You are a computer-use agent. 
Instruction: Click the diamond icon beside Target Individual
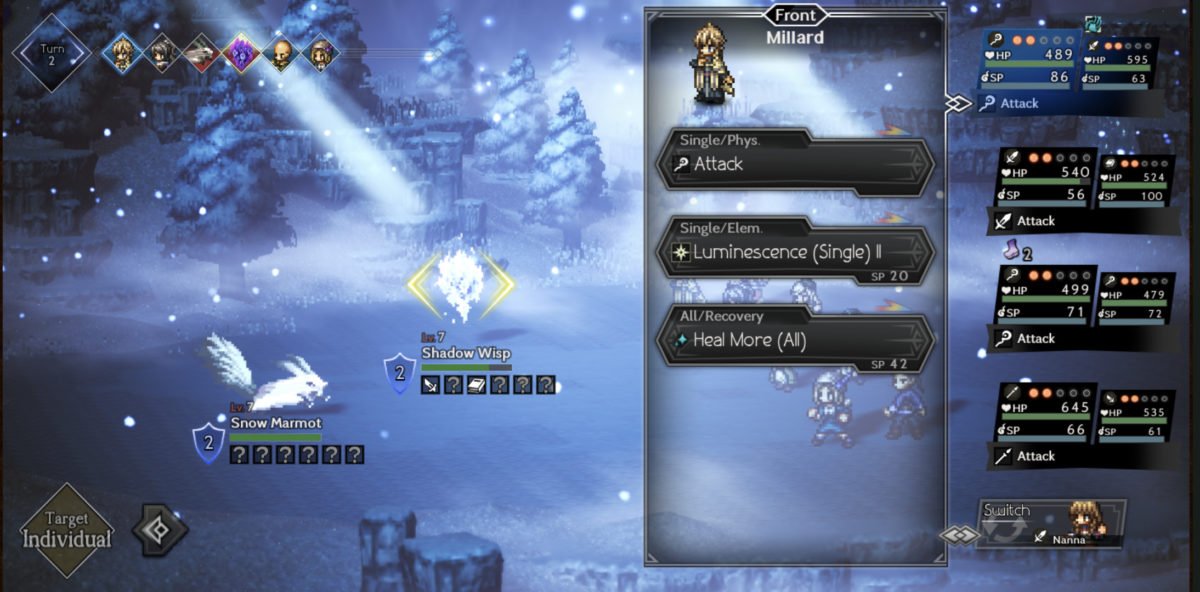coord(160,531)
